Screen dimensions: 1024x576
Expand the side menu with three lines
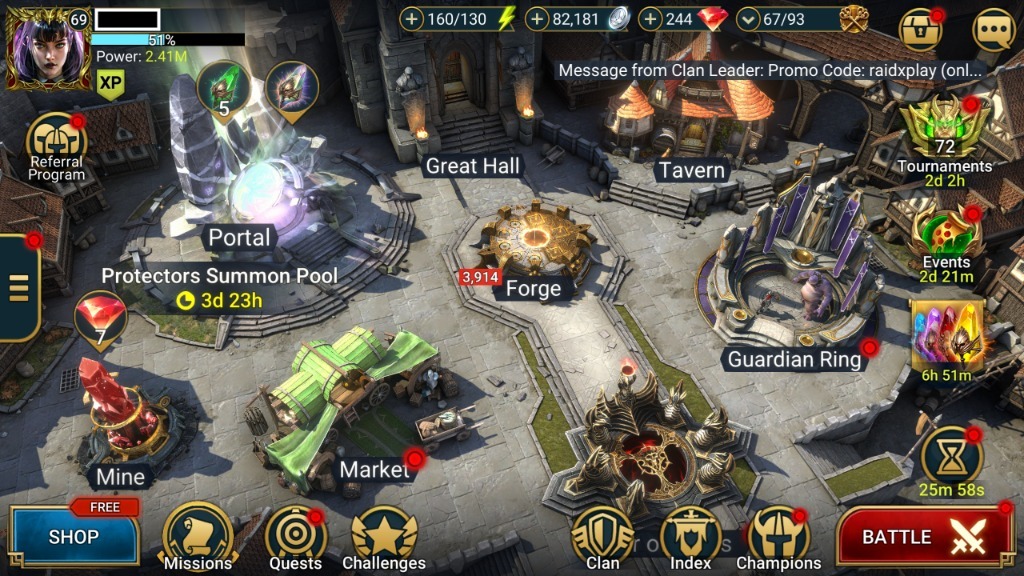tap(18, 286)
